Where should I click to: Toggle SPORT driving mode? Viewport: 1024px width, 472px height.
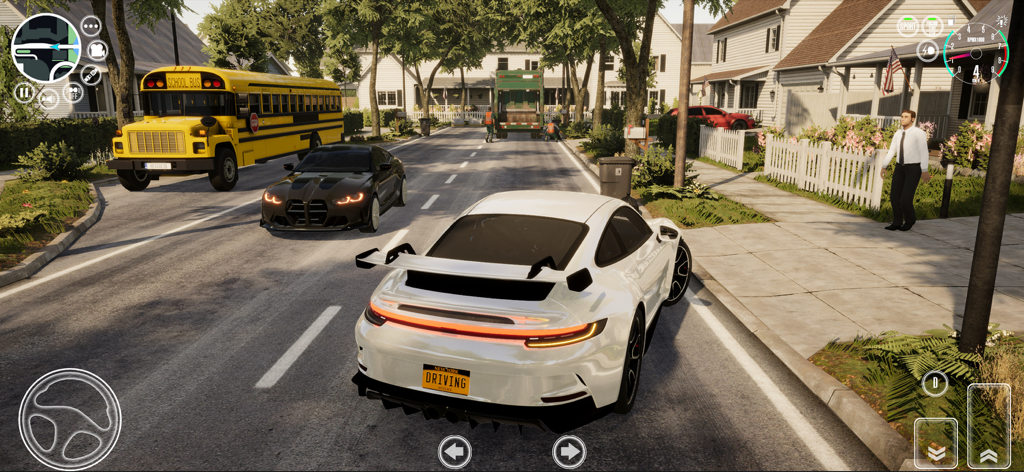point(907,26)
